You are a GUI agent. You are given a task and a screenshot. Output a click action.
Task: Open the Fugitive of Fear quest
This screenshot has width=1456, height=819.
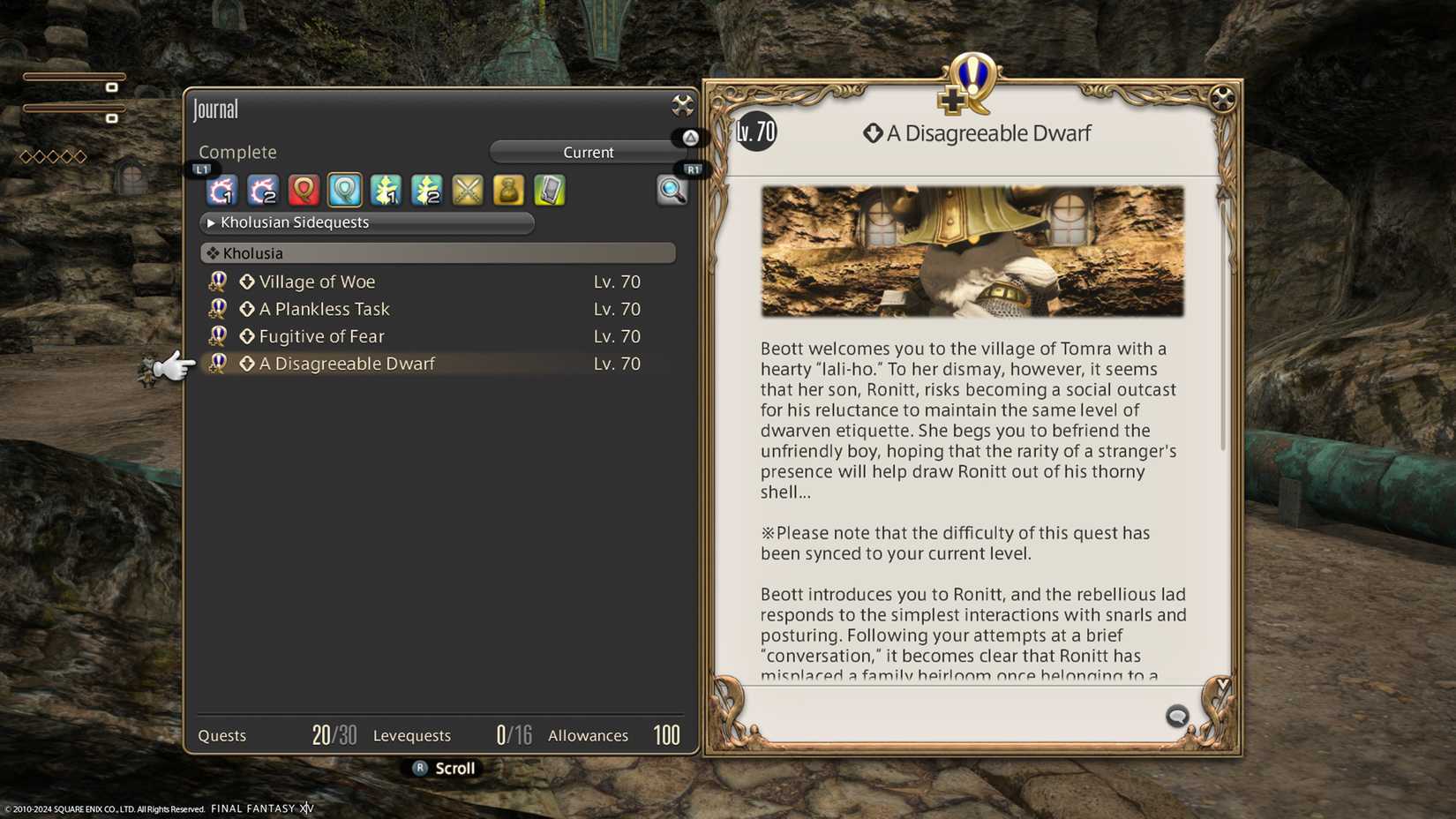pos(320,336)
